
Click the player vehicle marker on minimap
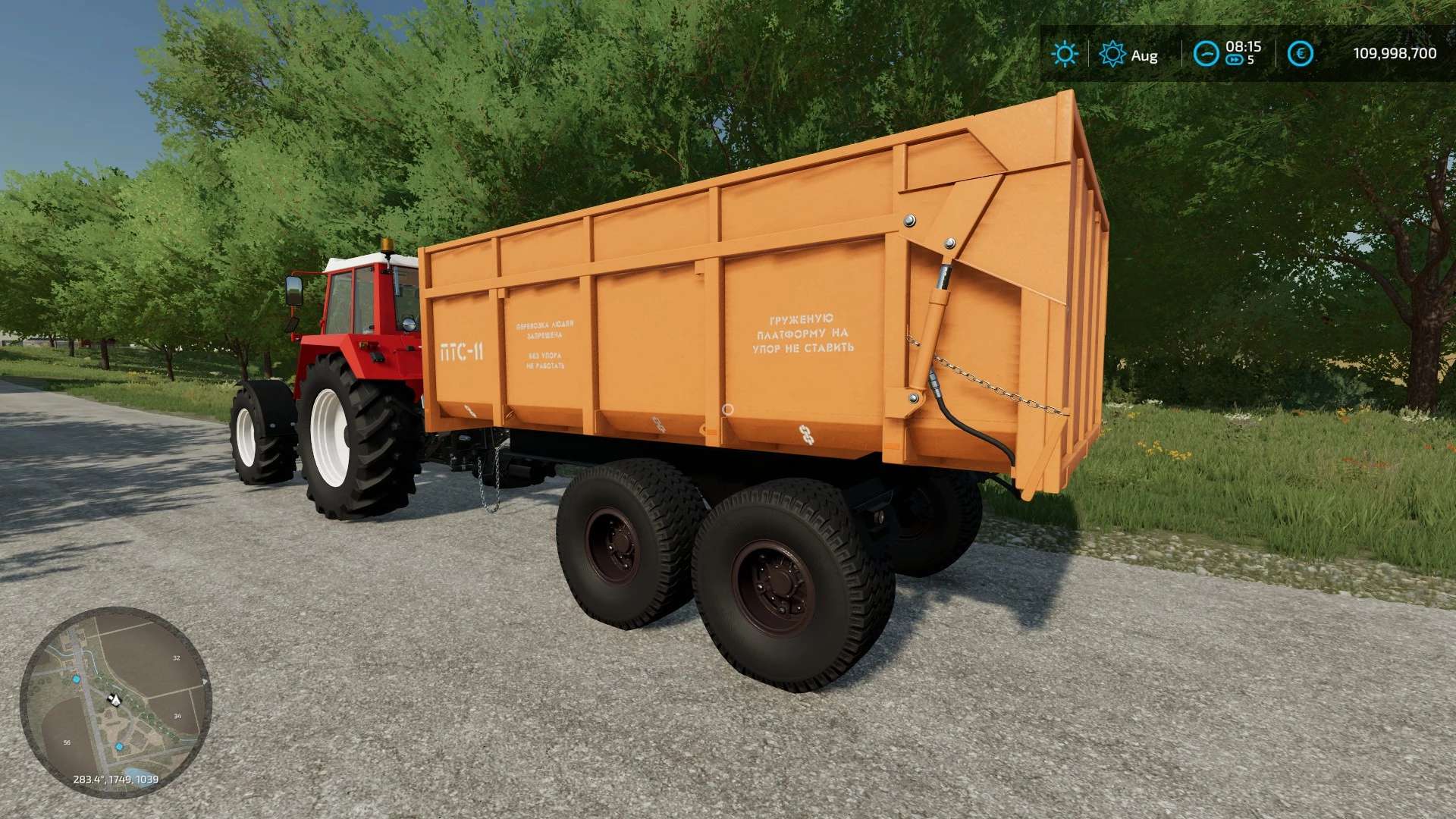coord(115,698)
